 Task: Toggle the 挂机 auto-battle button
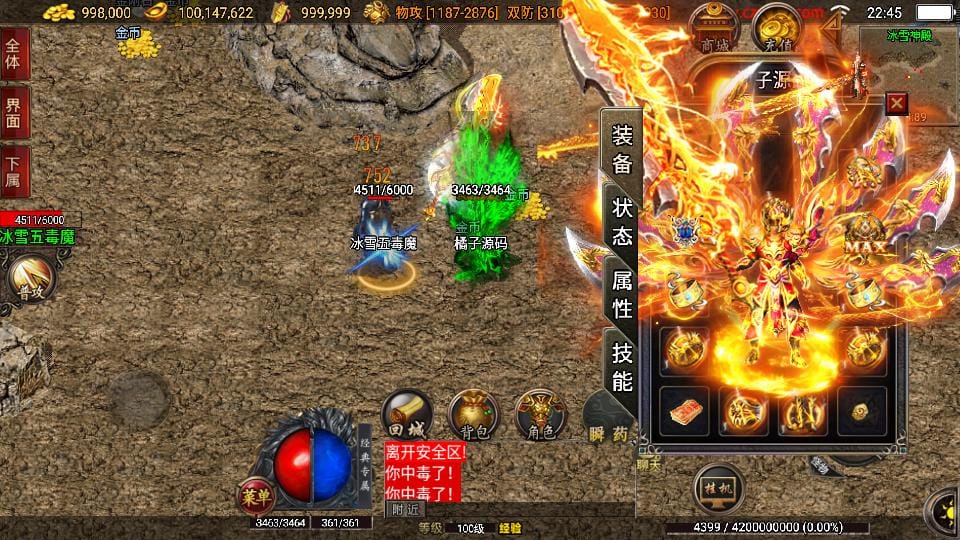coord(720,490)
